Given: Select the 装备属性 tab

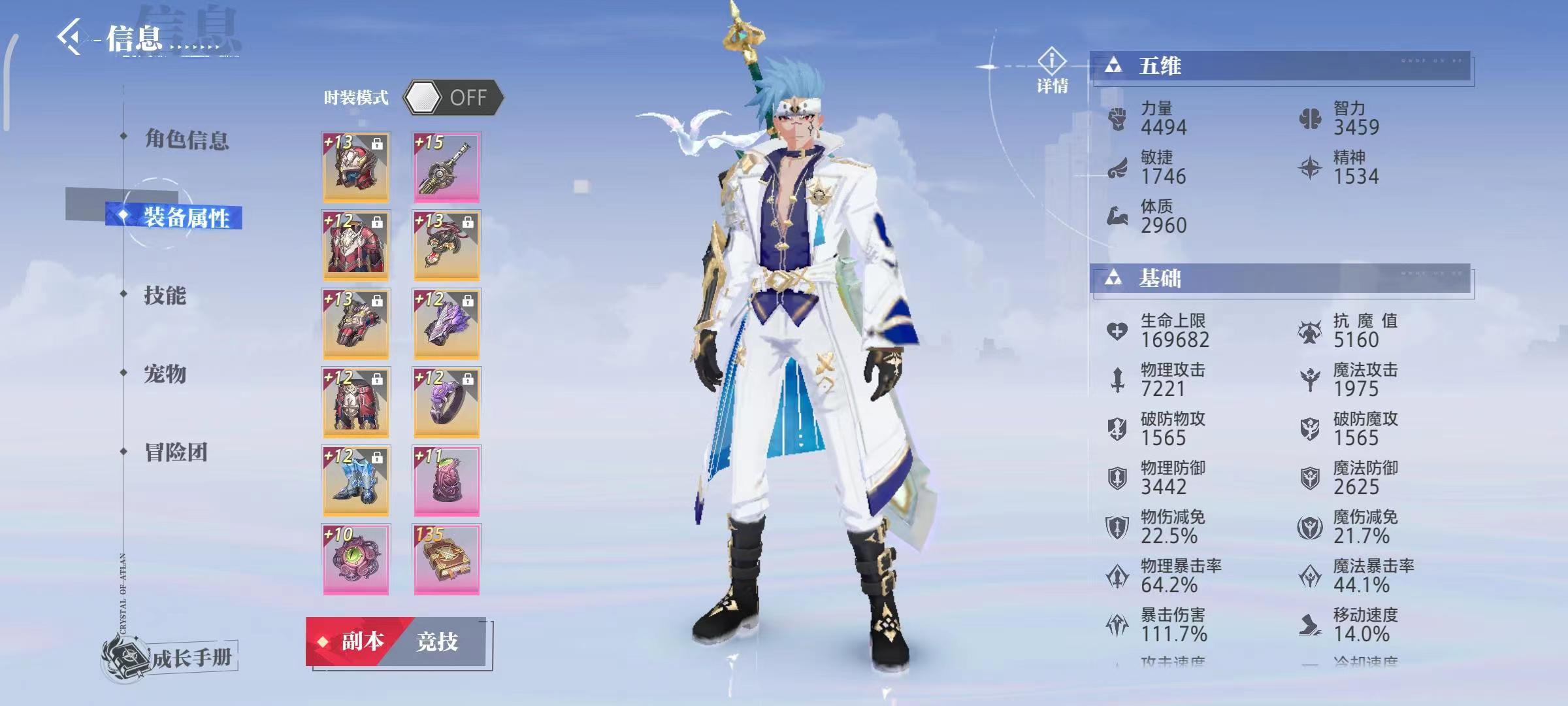Looking at the screenshot, I should pyautogui.click(x=186, y=217).
